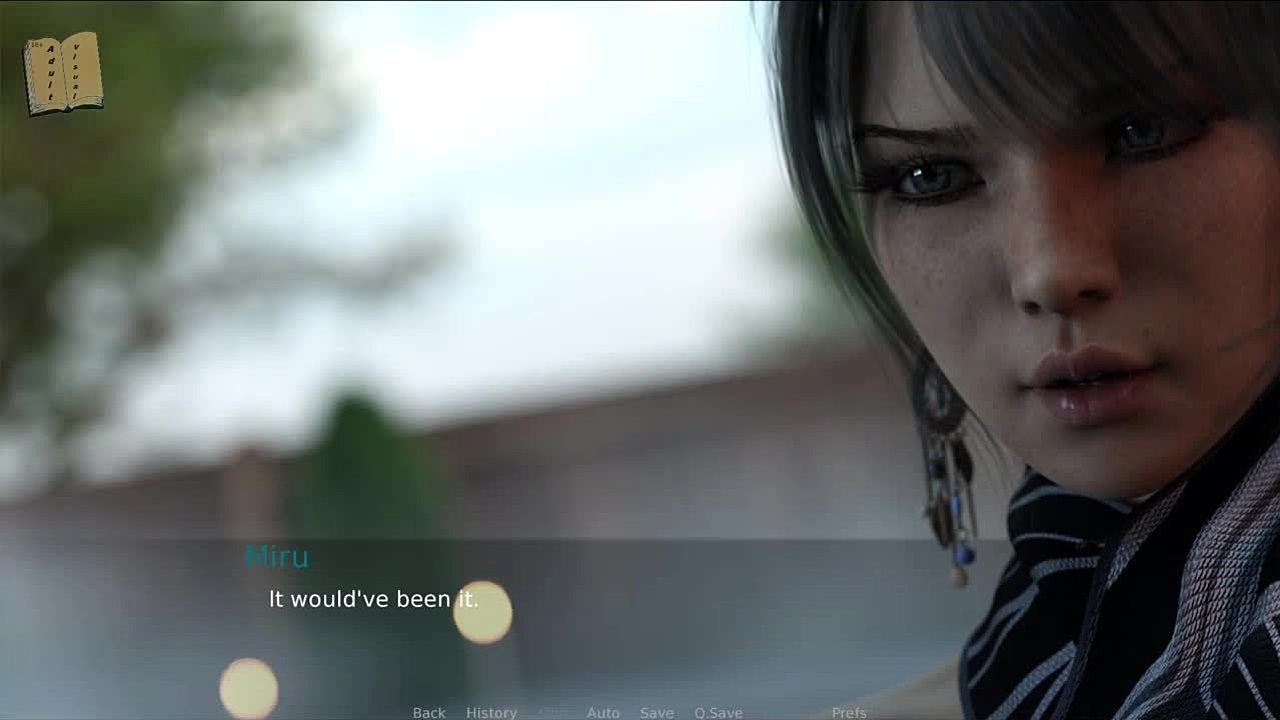Open the Prefs menu
This screenshot has width=1280, height=720.
[x=849, y=712]
